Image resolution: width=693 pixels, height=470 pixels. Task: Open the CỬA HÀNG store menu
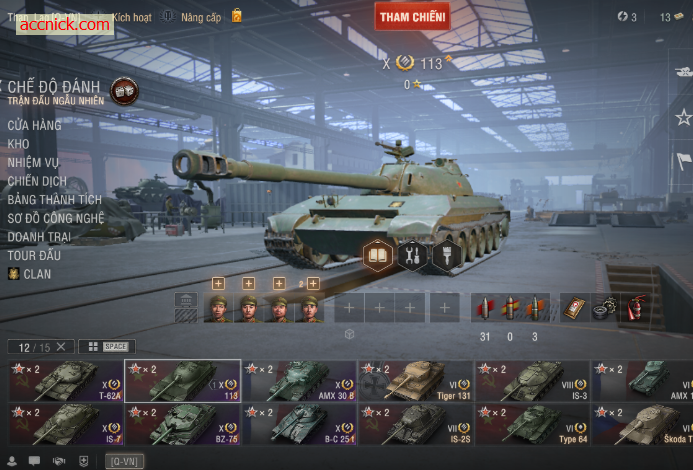(x=34, y=125)
